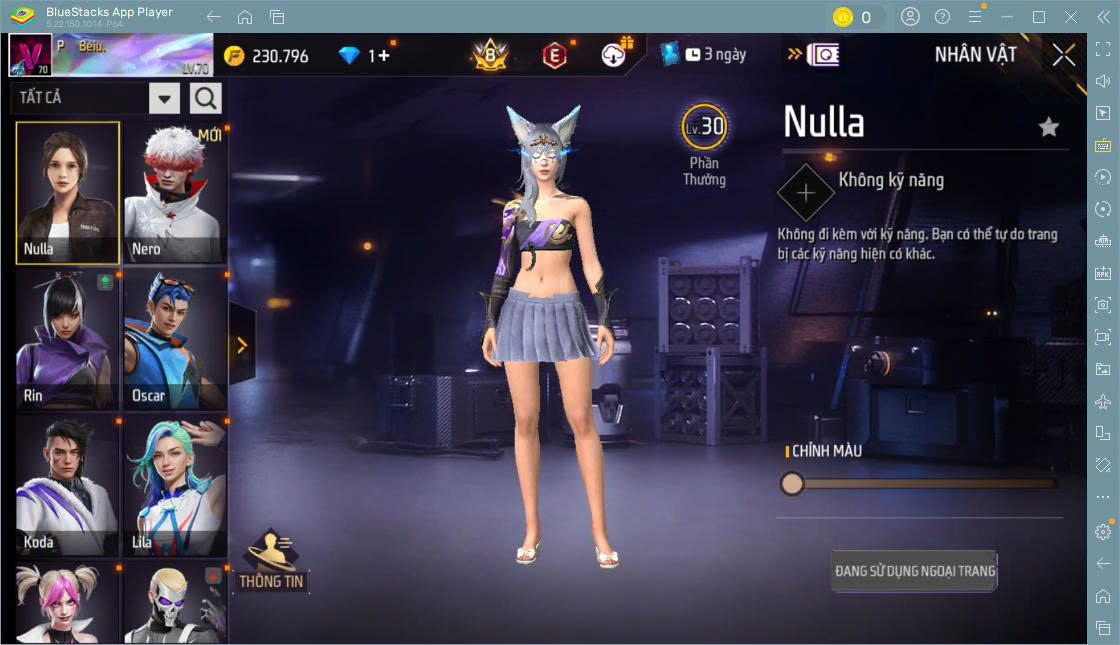Close the NHÂN VẬT character screen
The image size is (1120, 645).
(x=1064, y=55)
